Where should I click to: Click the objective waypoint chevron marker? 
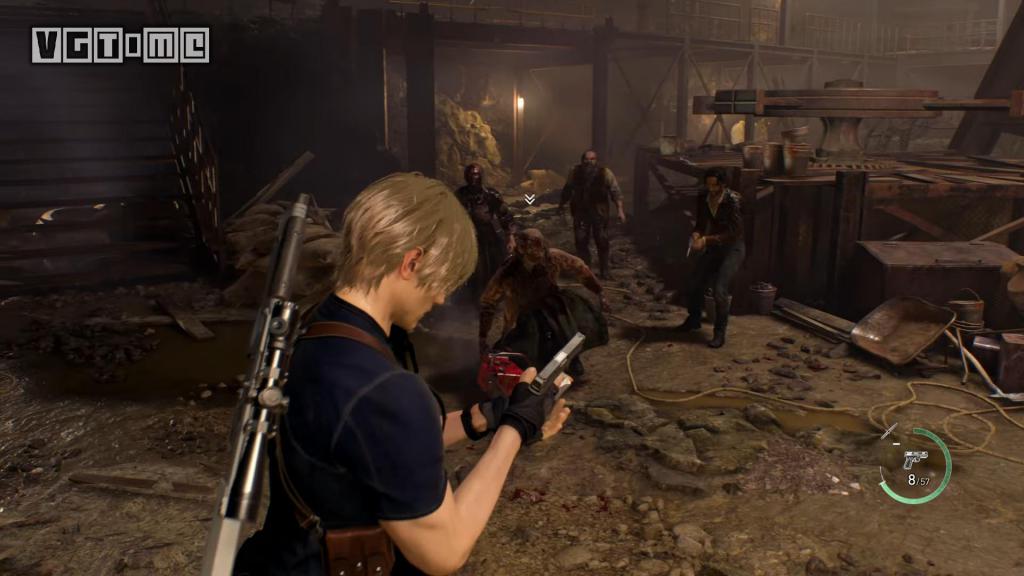[528, 199]
